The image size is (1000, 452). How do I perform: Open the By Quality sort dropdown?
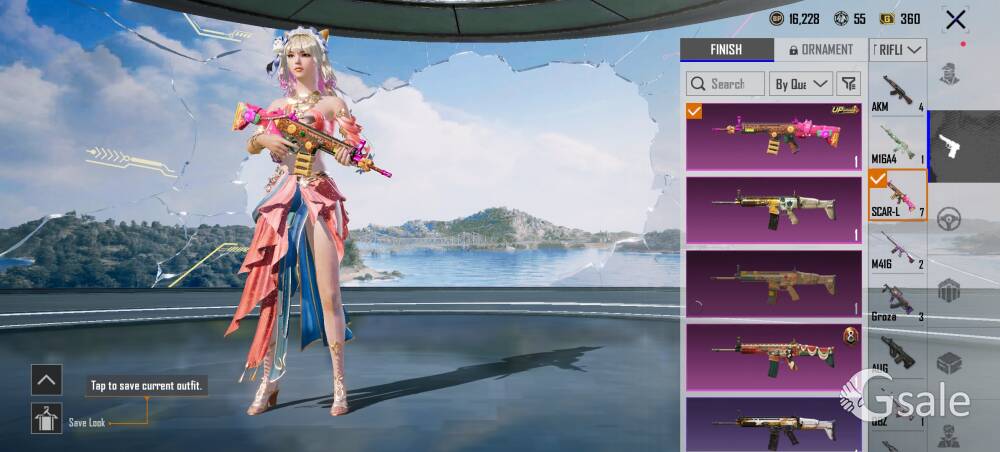click(x=801, y=84)
